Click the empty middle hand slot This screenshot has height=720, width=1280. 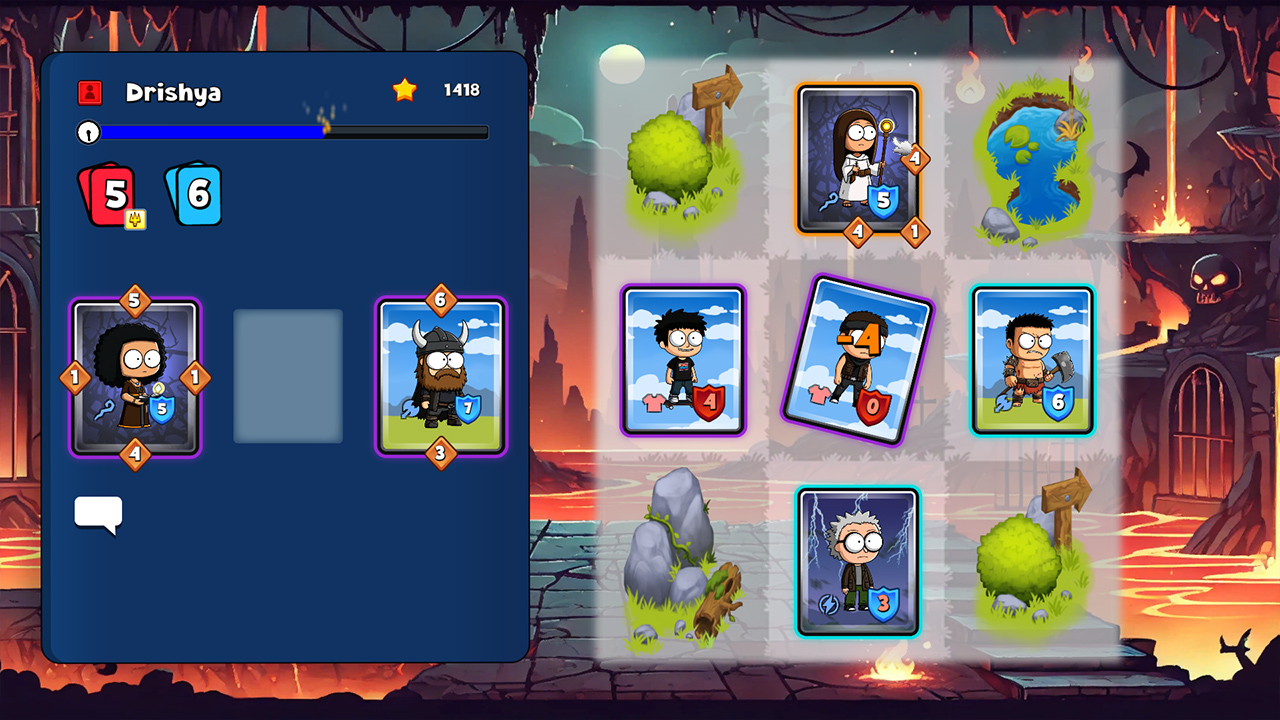[x=288, y=376]
